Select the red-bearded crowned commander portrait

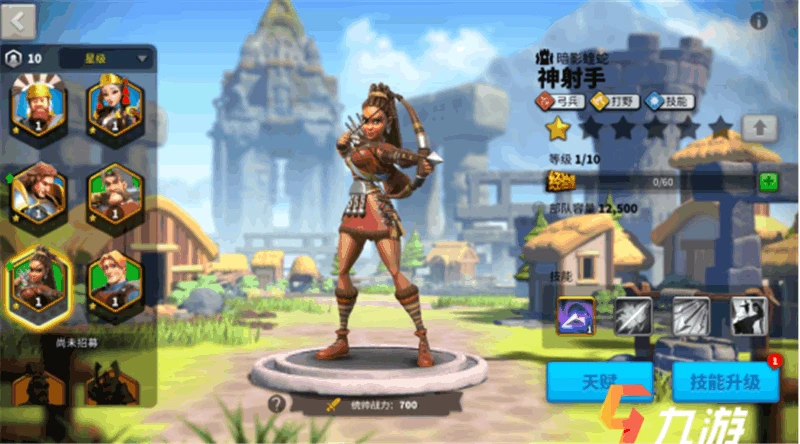(x=37, y=104)
